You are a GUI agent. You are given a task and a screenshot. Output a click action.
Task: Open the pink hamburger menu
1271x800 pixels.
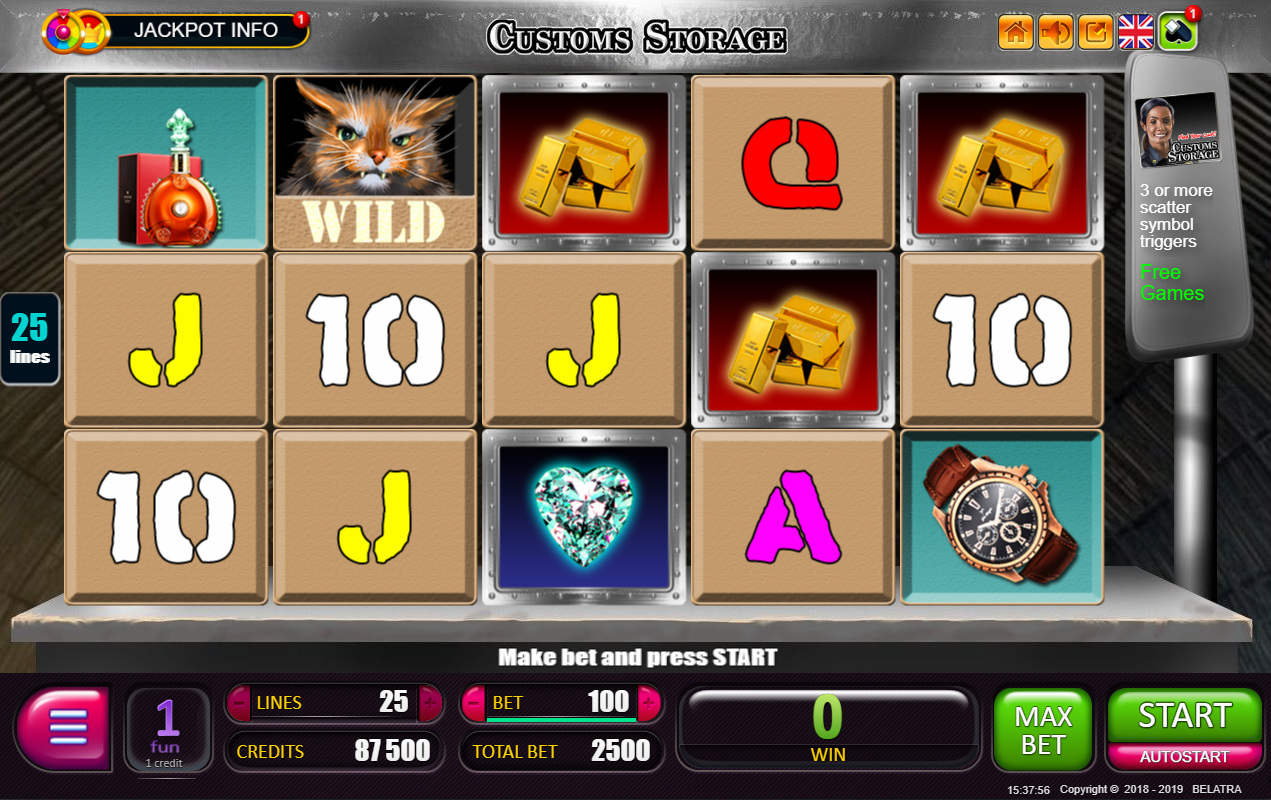62,727
